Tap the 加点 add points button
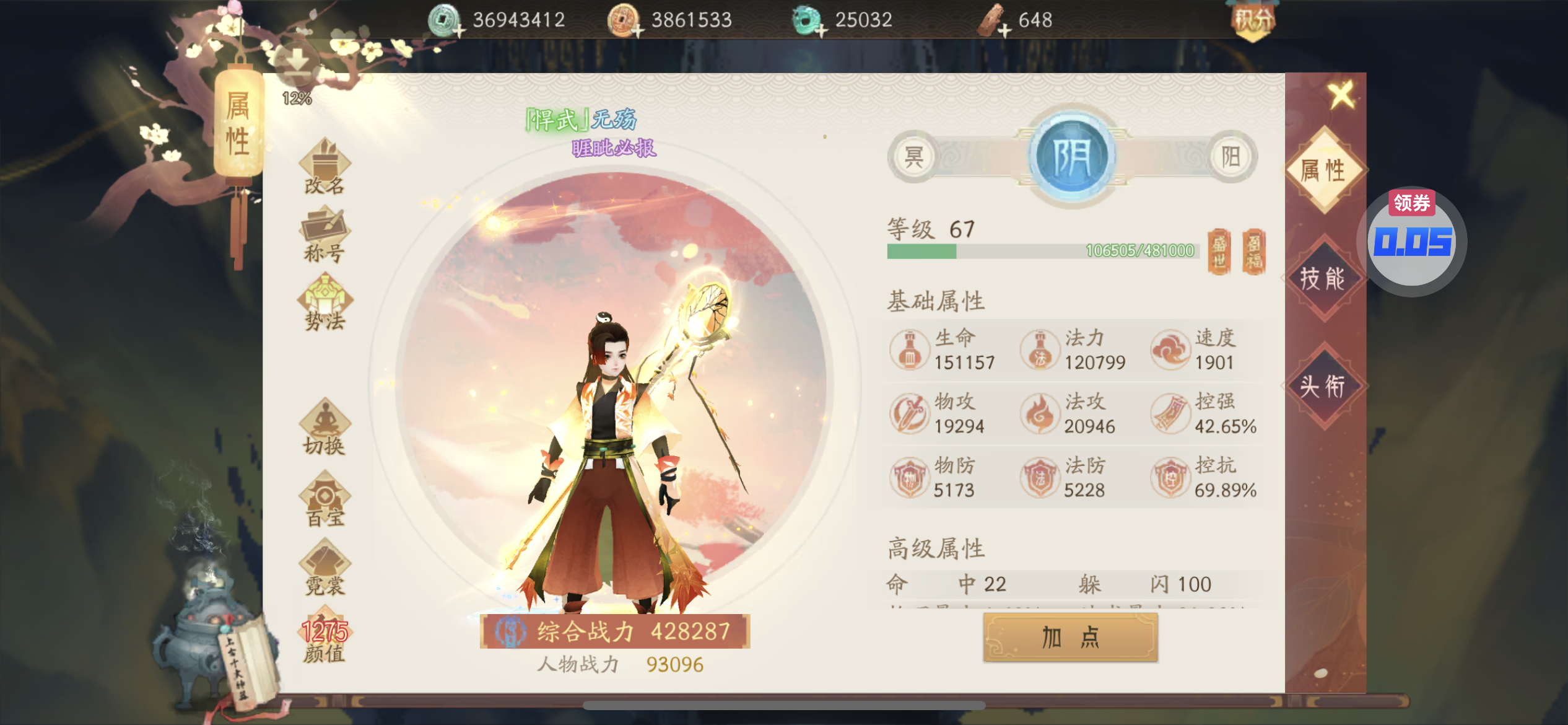Viewport: 1568px width, 725px height. click(x=1070, y=637)
